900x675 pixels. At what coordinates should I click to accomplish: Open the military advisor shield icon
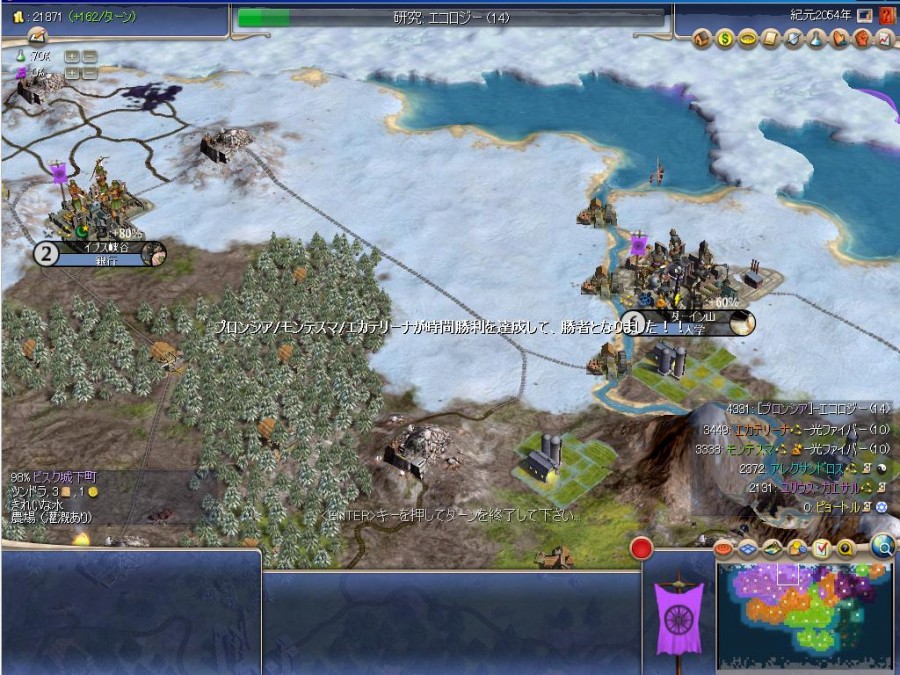click(x=793, y=39)
